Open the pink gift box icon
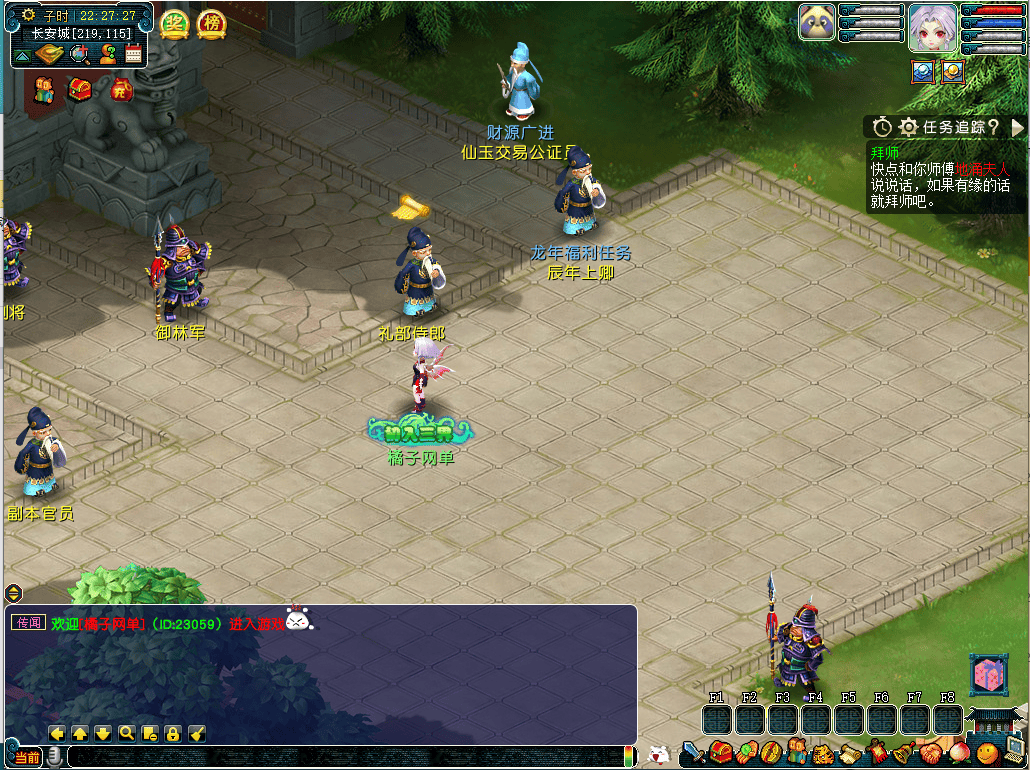The height and width of the screenshot is (770, 1030). [988, 675]
